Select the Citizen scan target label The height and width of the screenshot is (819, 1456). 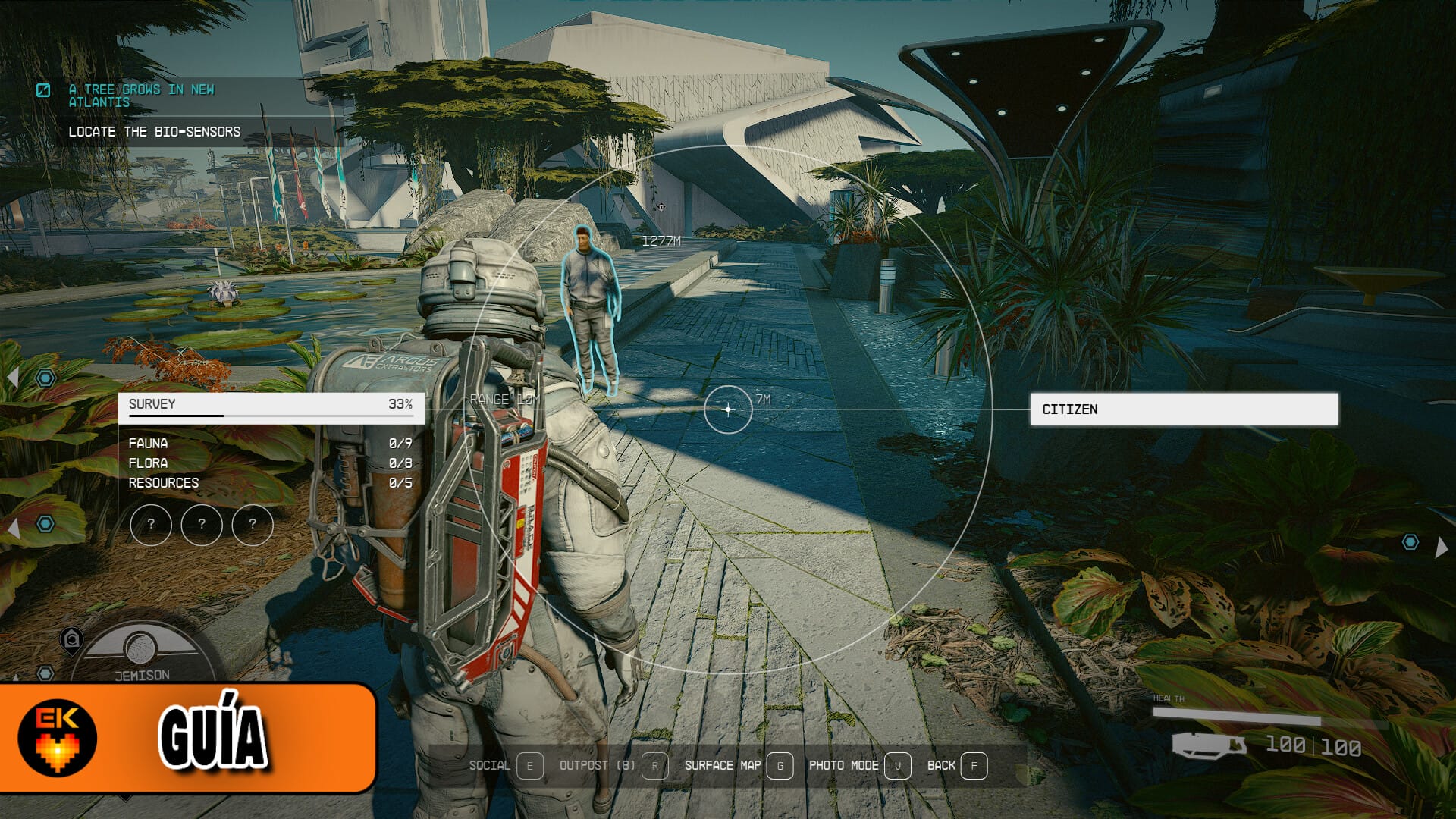point(1183,409)
